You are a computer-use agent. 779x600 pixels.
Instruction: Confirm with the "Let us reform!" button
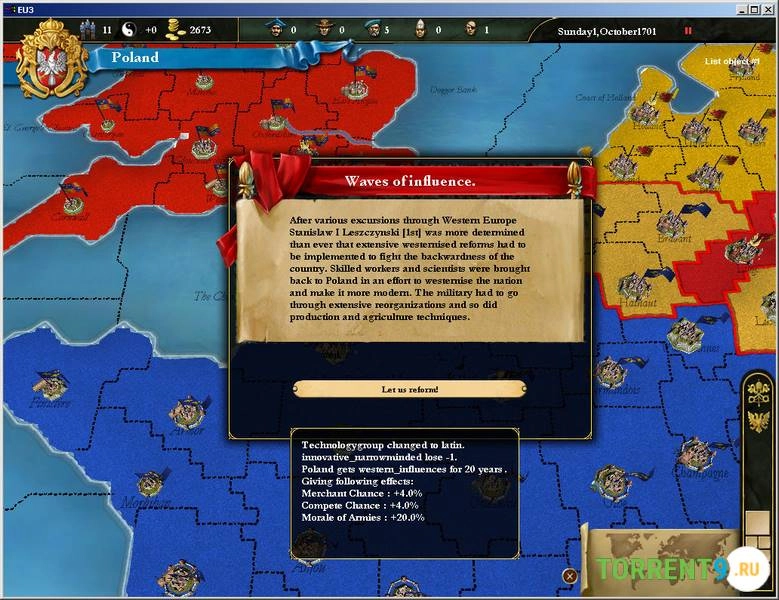pyautogui.click(x=410, y=389)
